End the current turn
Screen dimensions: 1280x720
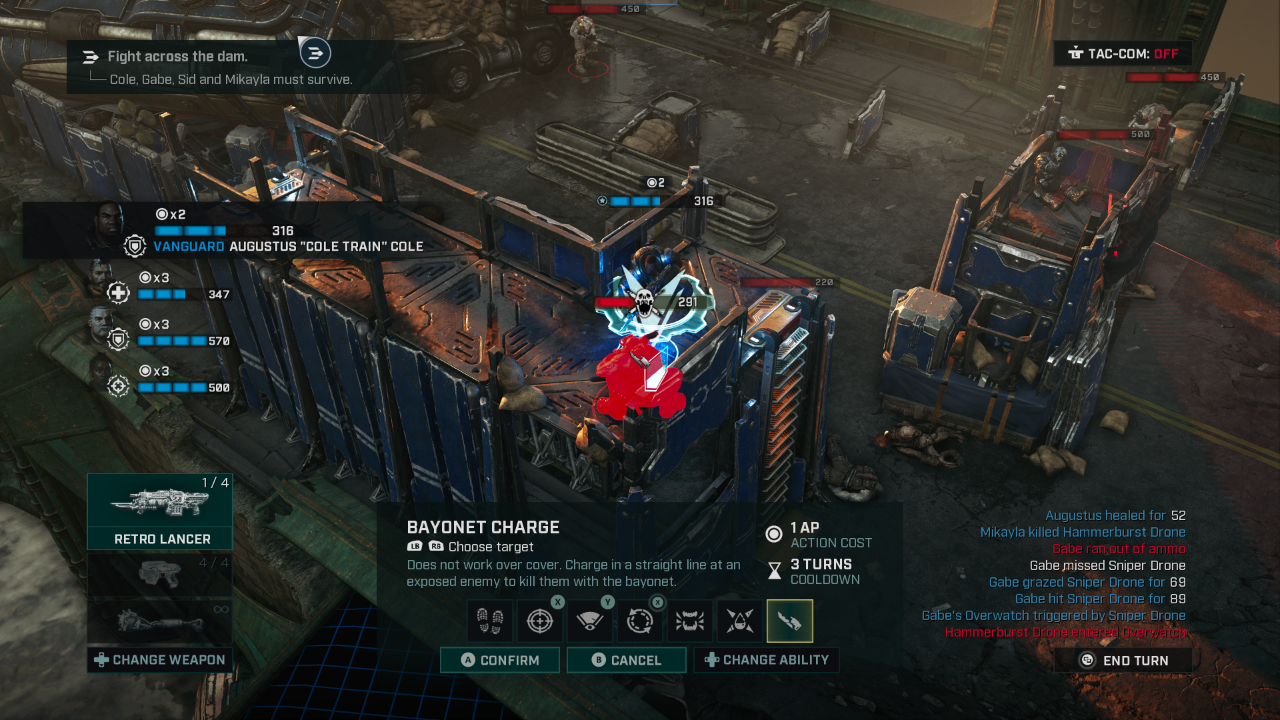[1124, 660]
